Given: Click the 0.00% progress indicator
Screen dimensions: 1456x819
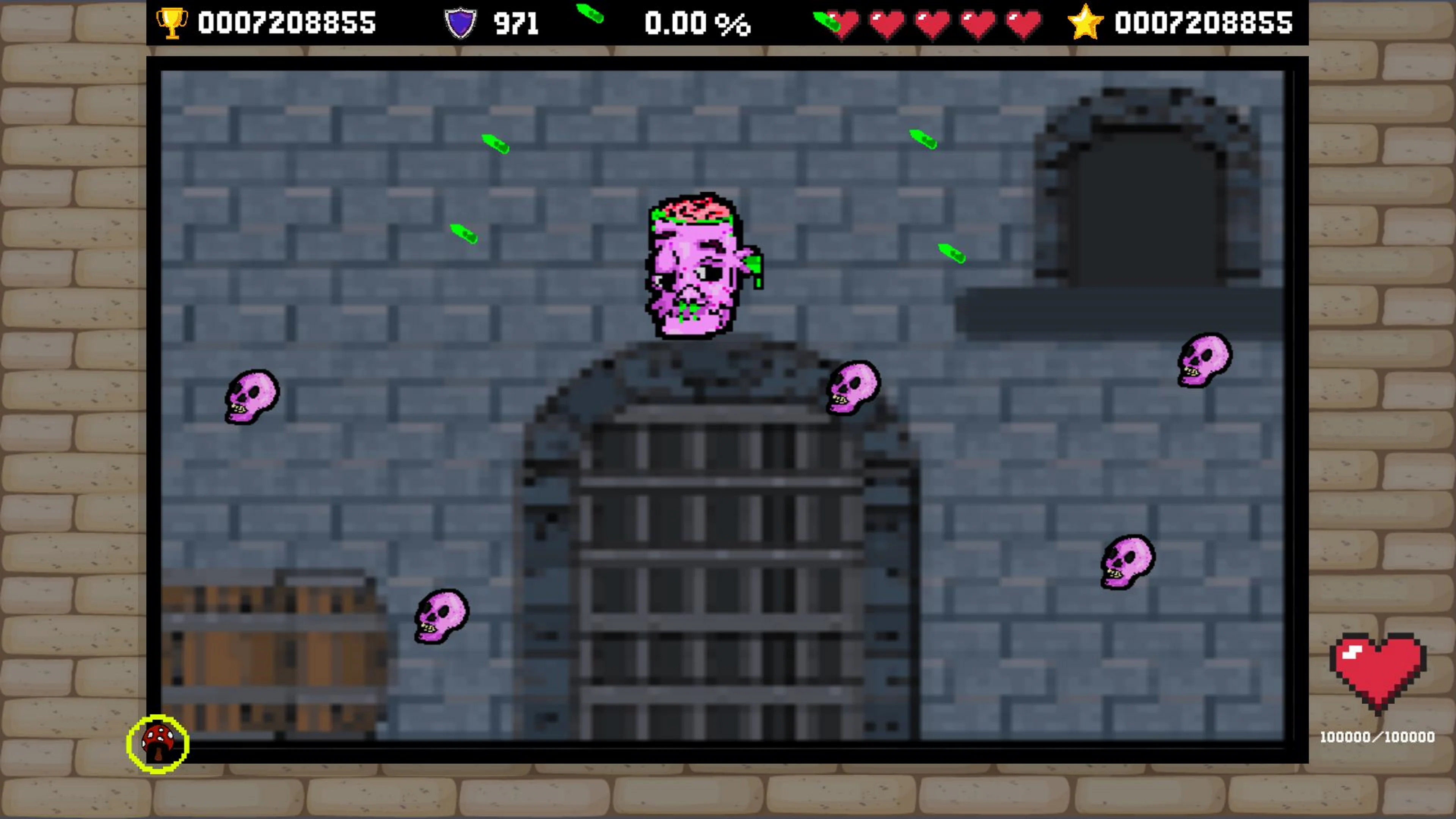Looking at the screenshot, I should coord(698,23).
